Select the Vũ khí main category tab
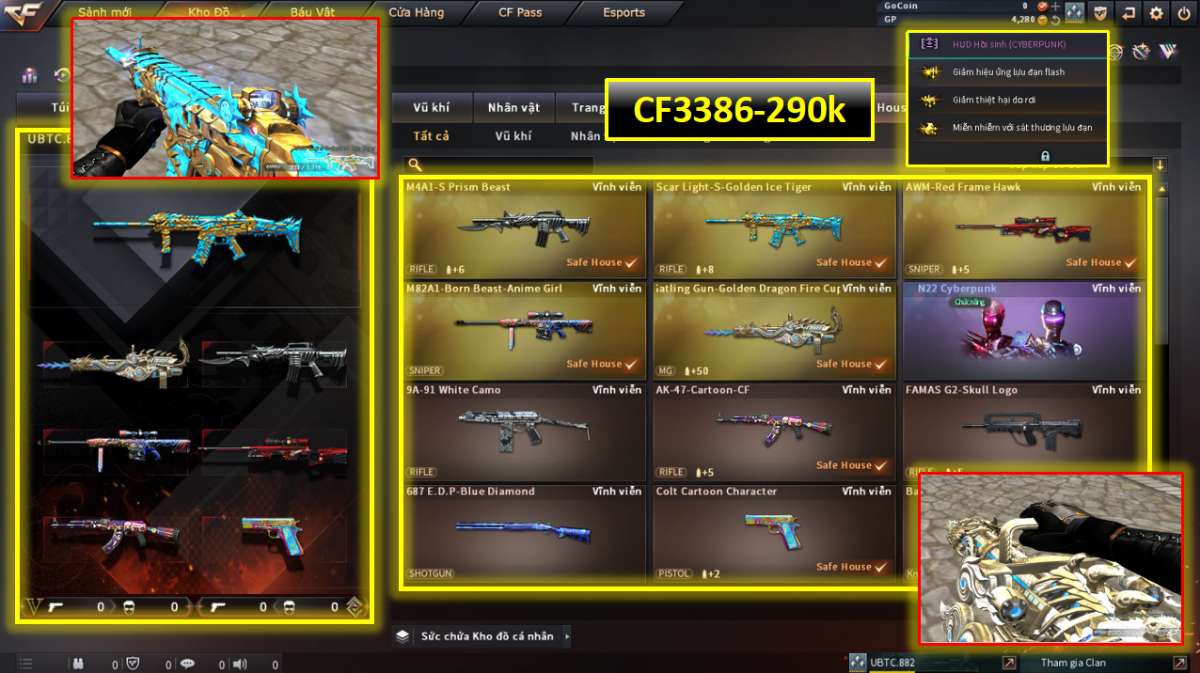The image size is (1200, 673). coord(431,107)
